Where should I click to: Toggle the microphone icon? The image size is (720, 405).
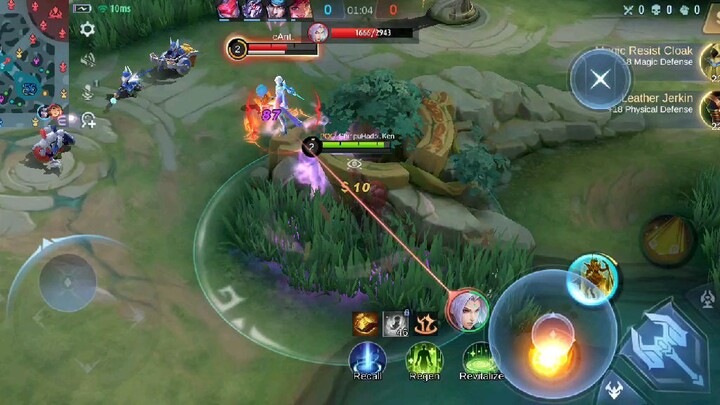(87, 90)
